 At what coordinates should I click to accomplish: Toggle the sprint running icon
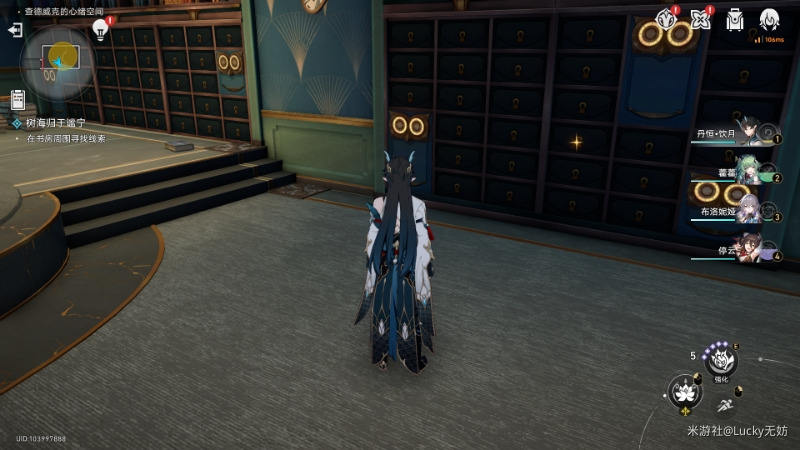[724, 406]
